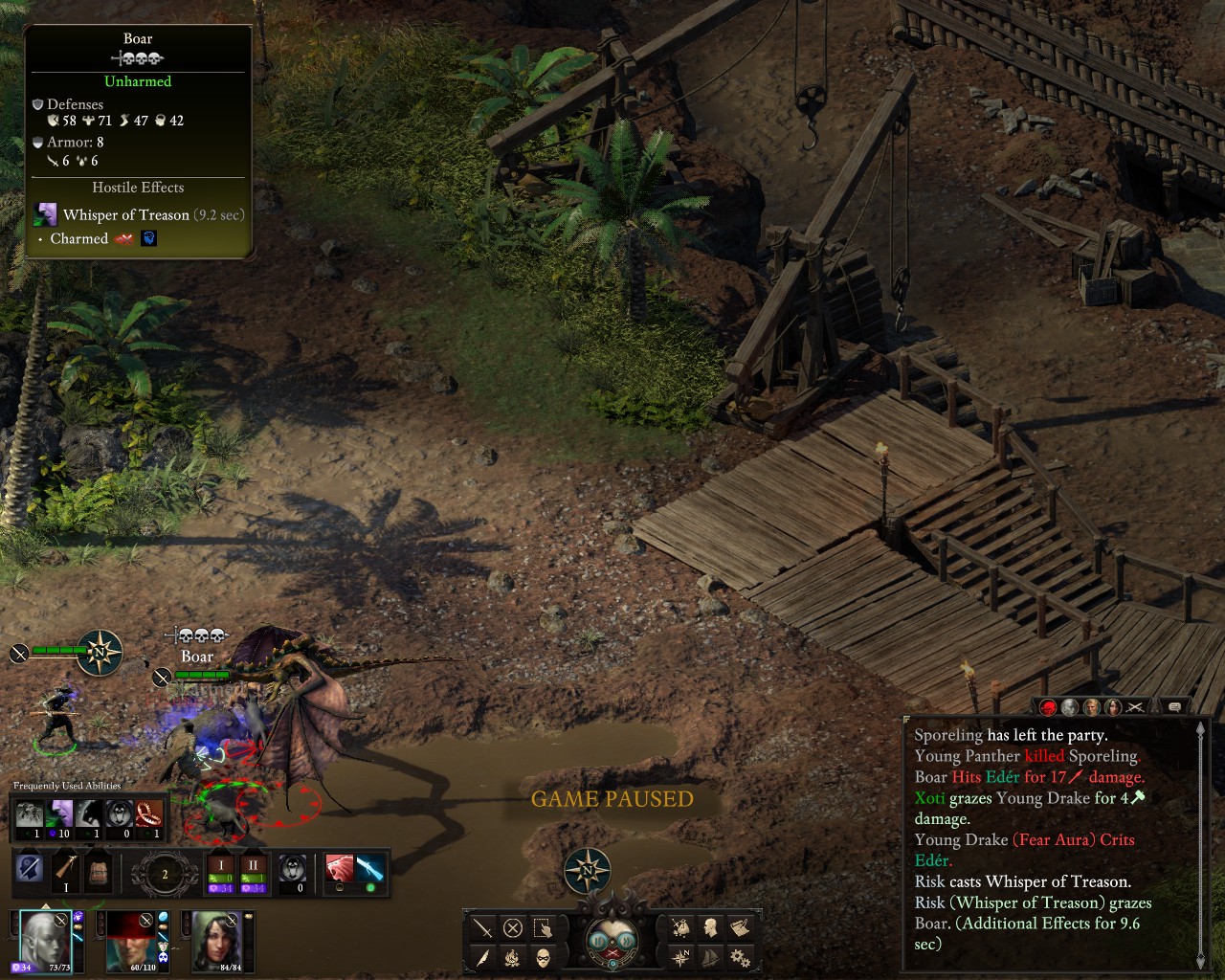Viewport: 1225px width, 980px height.
Task: Activate the toothed jaw trap ability
Action: coord(147,815)
